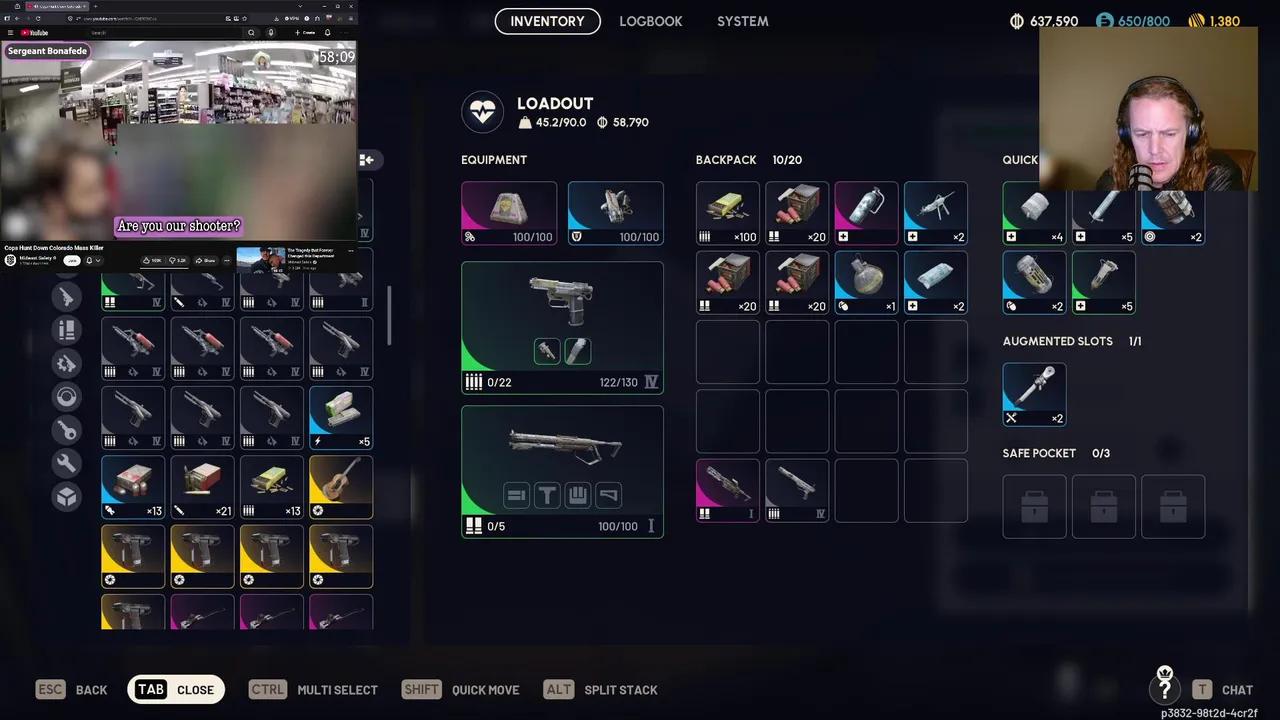
Task: Filter stash by the cube category icon
Action: [x=67, y=496]
